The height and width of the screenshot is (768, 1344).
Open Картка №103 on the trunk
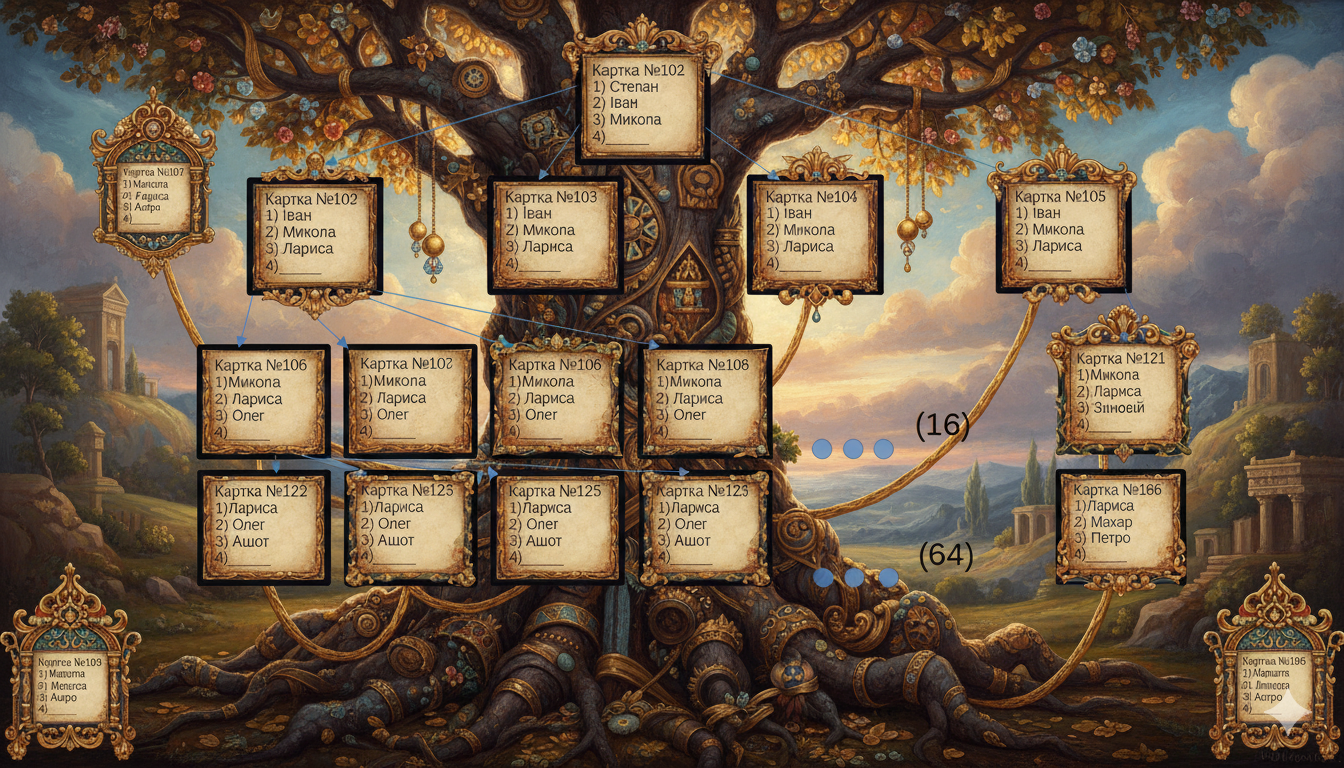[555, 234]
